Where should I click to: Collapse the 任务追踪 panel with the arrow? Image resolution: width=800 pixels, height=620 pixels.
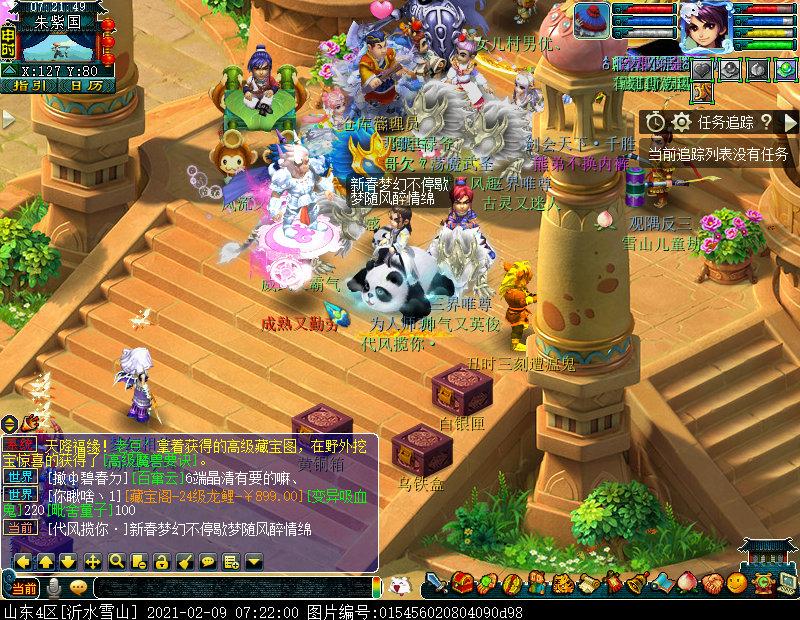click(789, 122)
